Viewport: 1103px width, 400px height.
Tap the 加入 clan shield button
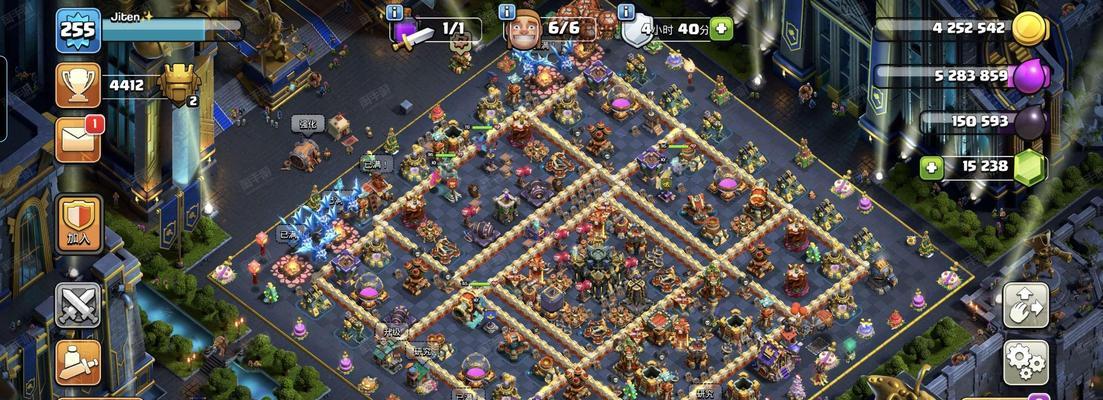click(77, 221)
